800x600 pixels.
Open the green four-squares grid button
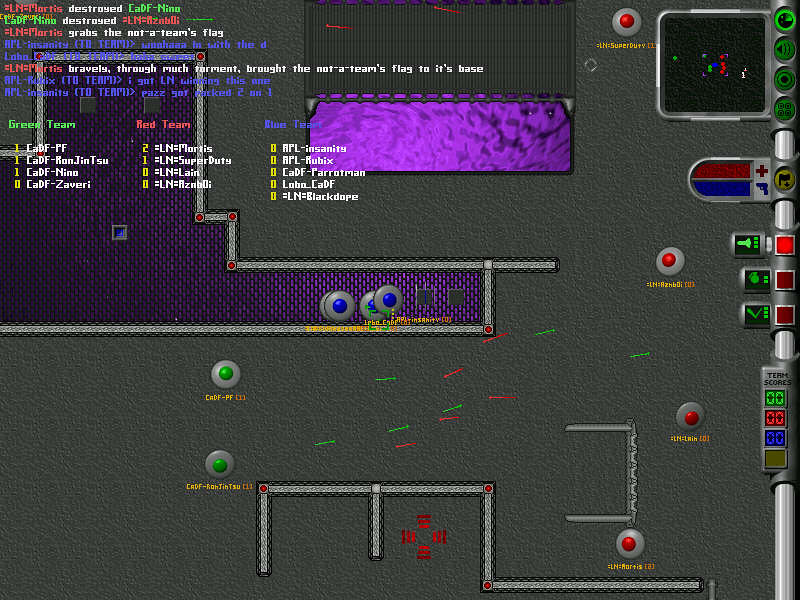[x=785, y=109]
